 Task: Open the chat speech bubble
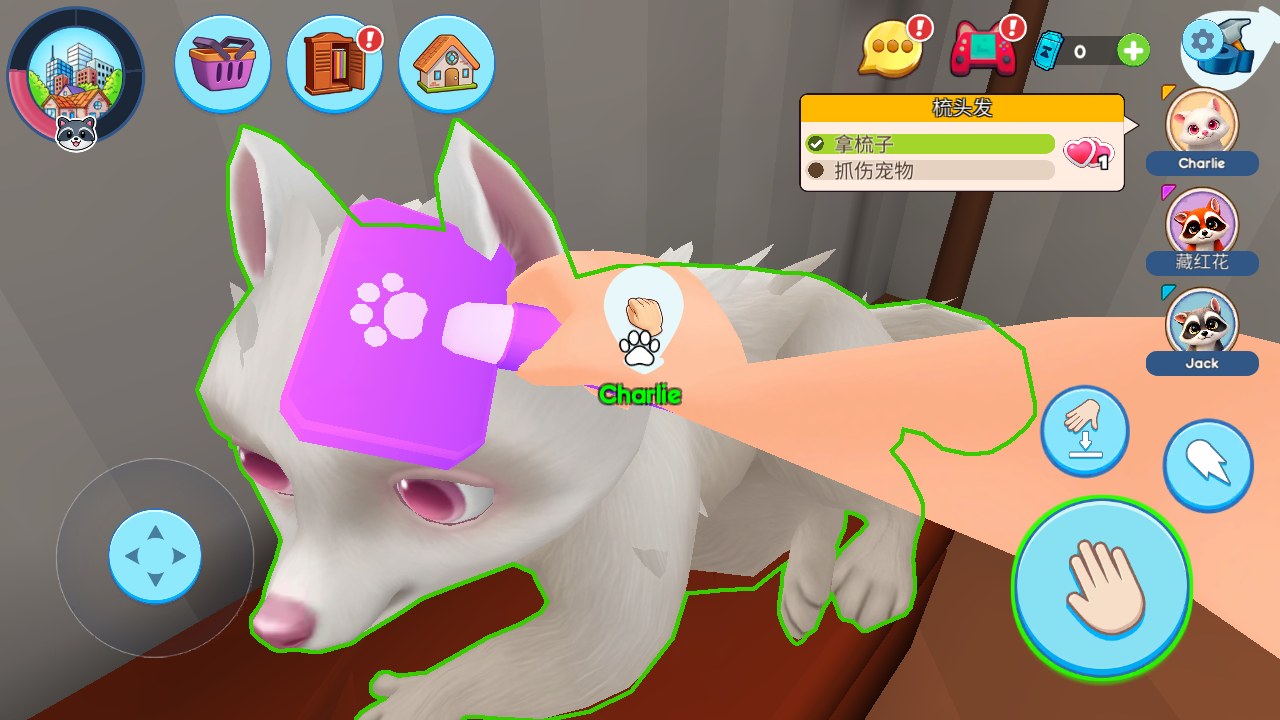[x=890, y=50]
